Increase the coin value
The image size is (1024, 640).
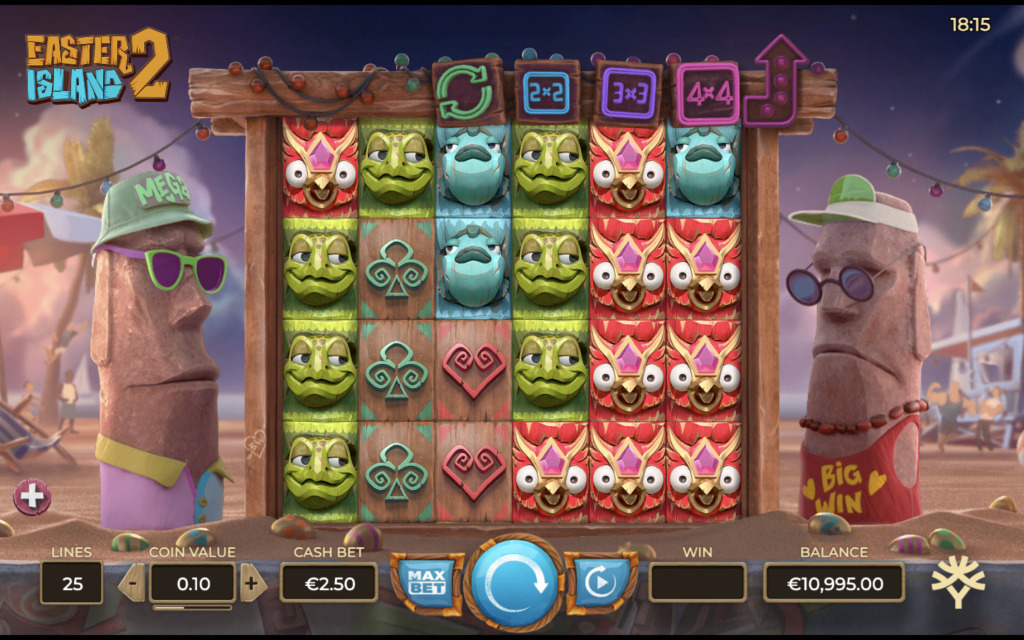click(x=251, y=582)
